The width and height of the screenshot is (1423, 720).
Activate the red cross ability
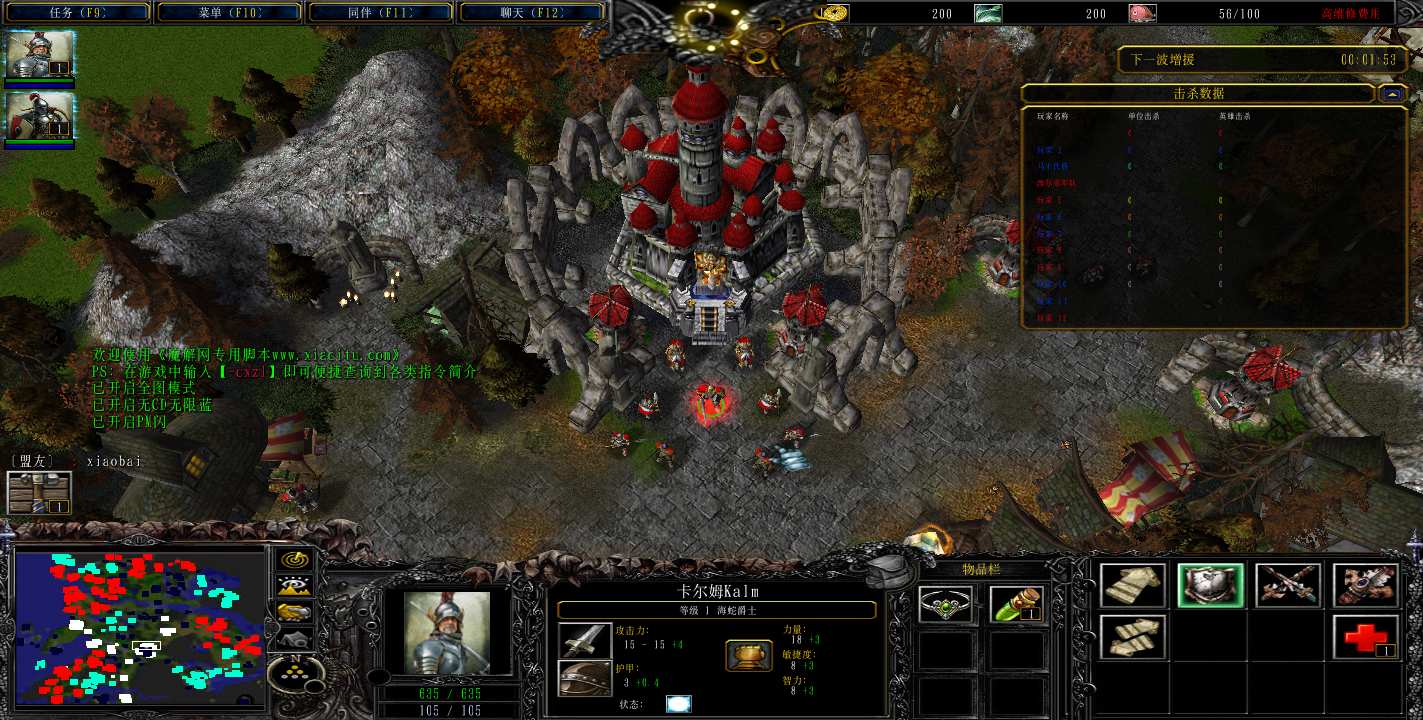(1366, 637)
